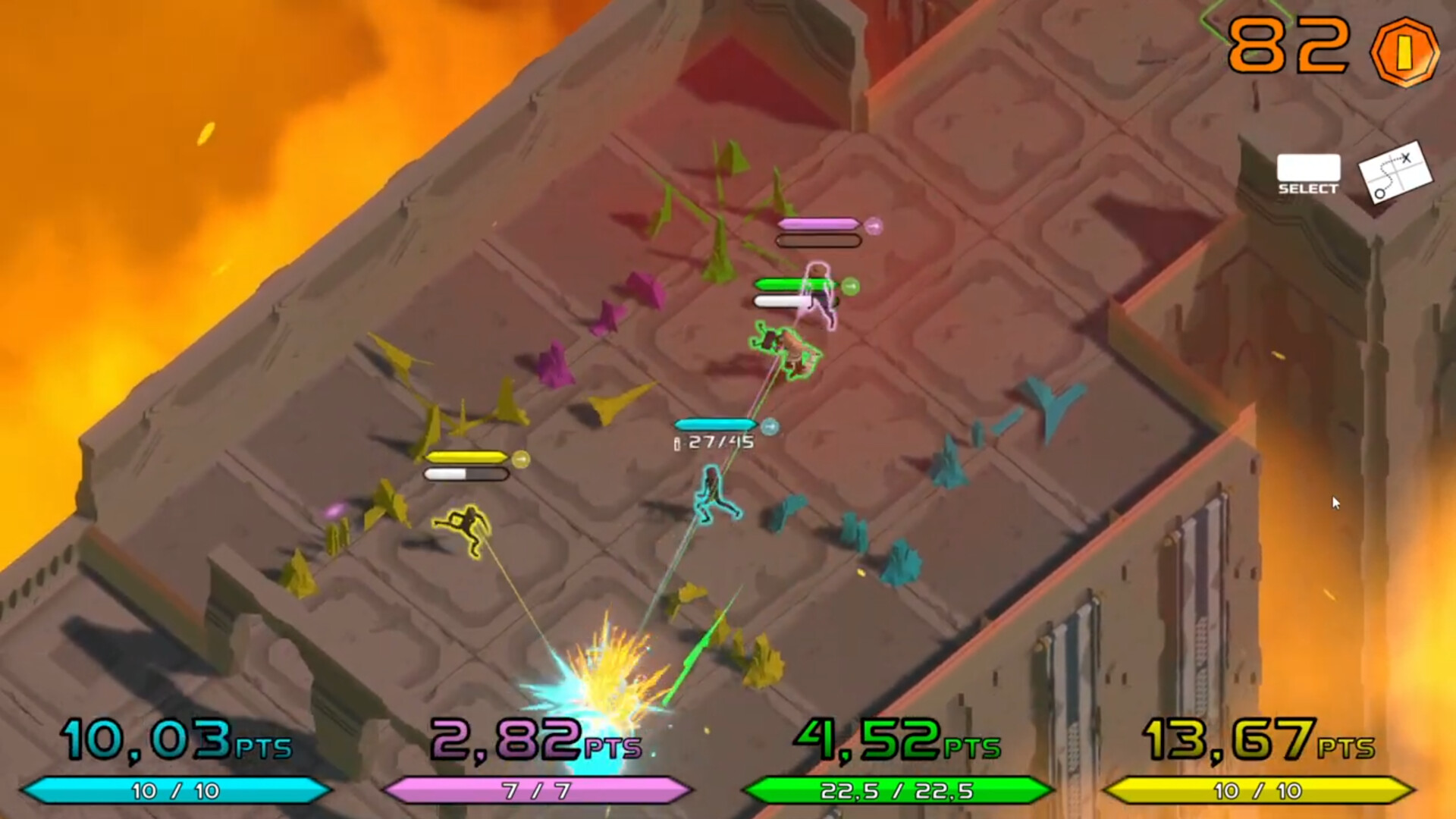Select the battery icon beside the 27/45 counter
This screenshot has width=1456, height=819.
click(x=679, y=443)
